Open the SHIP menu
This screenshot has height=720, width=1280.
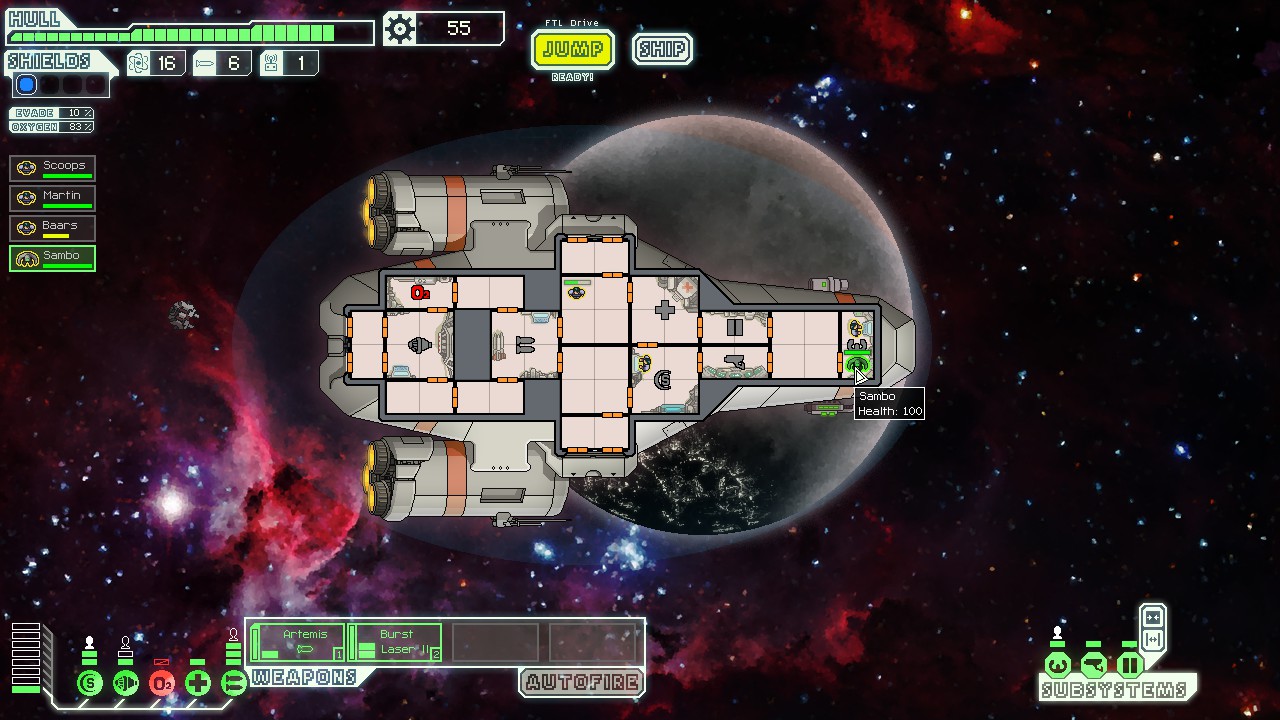pyautogui.click(x=662, y=49)
